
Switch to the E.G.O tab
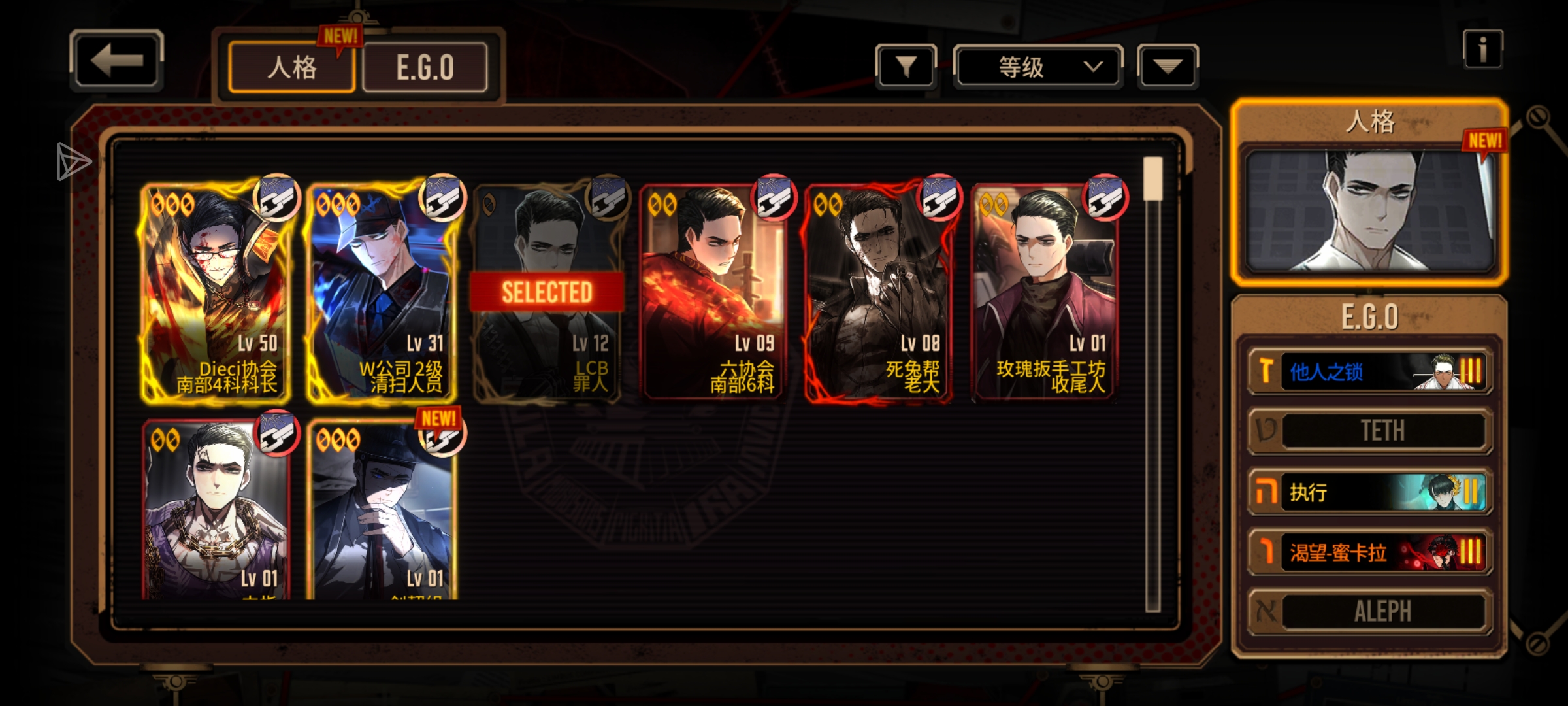425,68
